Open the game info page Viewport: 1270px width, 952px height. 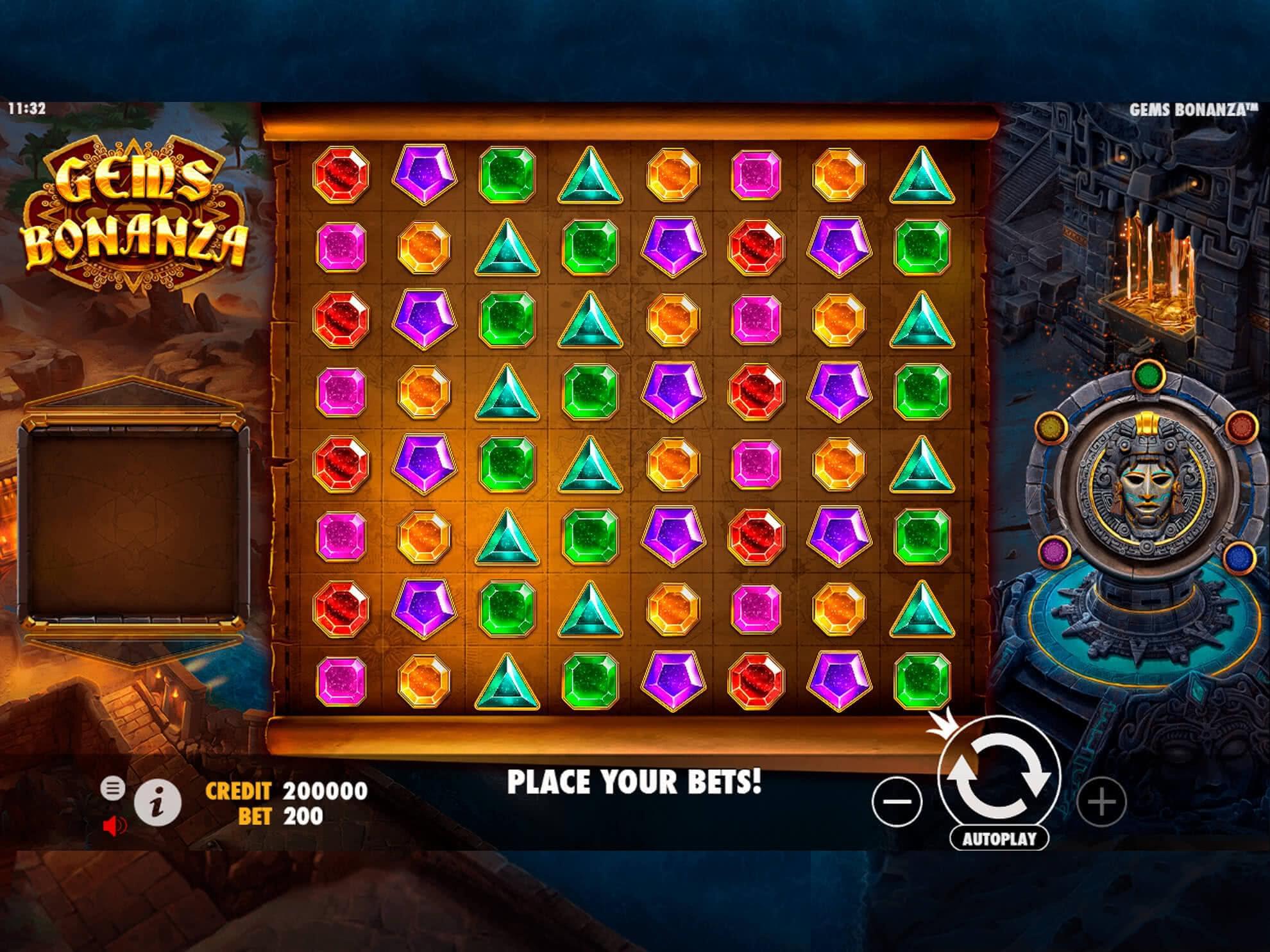tap(157, 802)
